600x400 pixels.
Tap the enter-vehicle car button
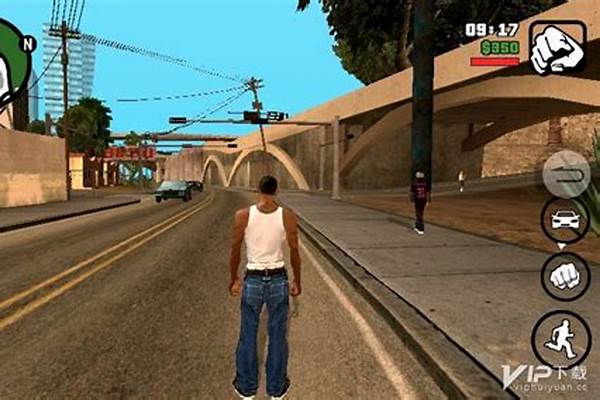566,220
